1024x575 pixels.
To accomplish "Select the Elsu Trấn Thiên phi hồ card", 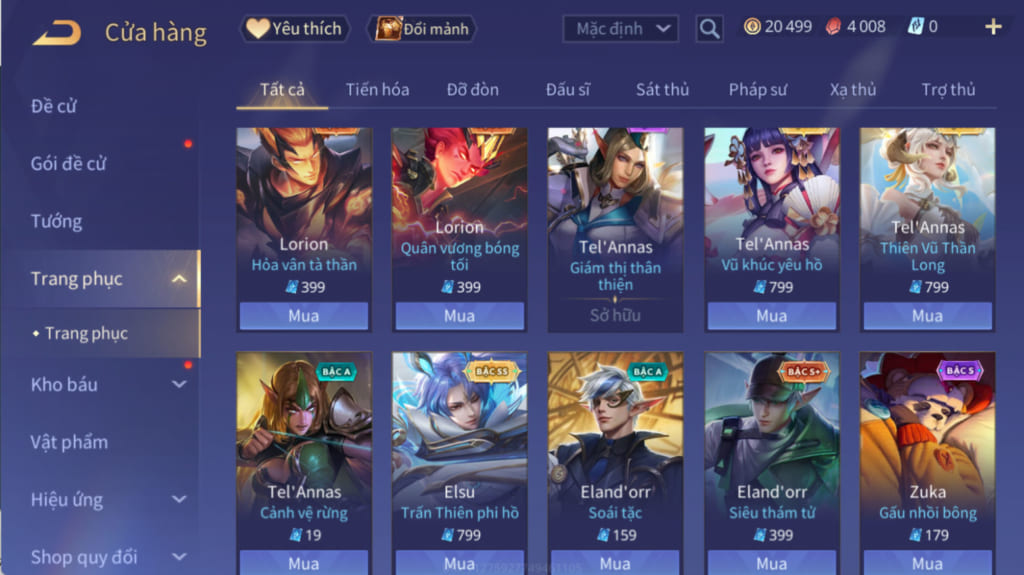I will point(459,450).
